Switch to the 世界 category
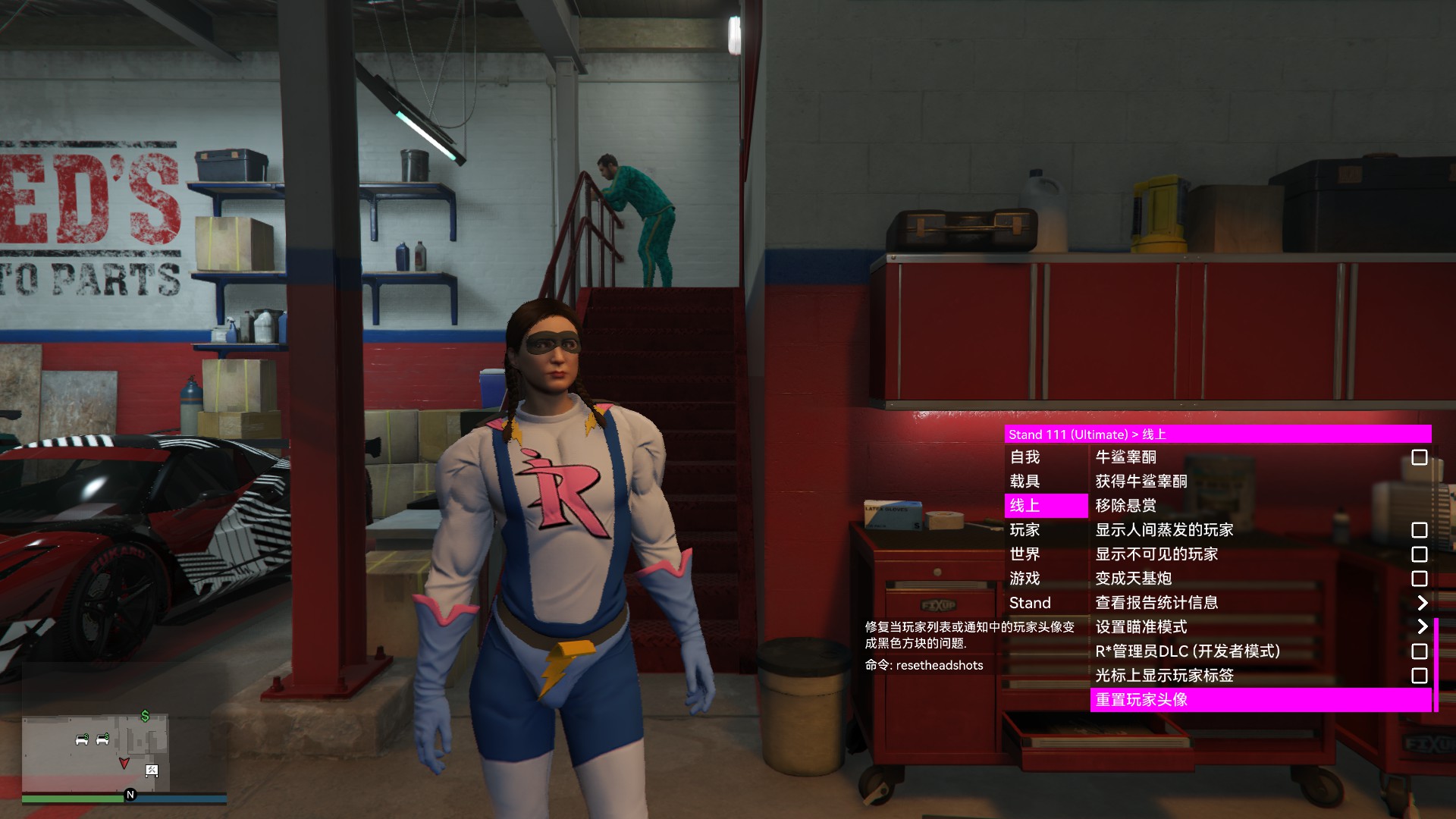The width and height of the screenshot is (1456, 819). 1025,554
